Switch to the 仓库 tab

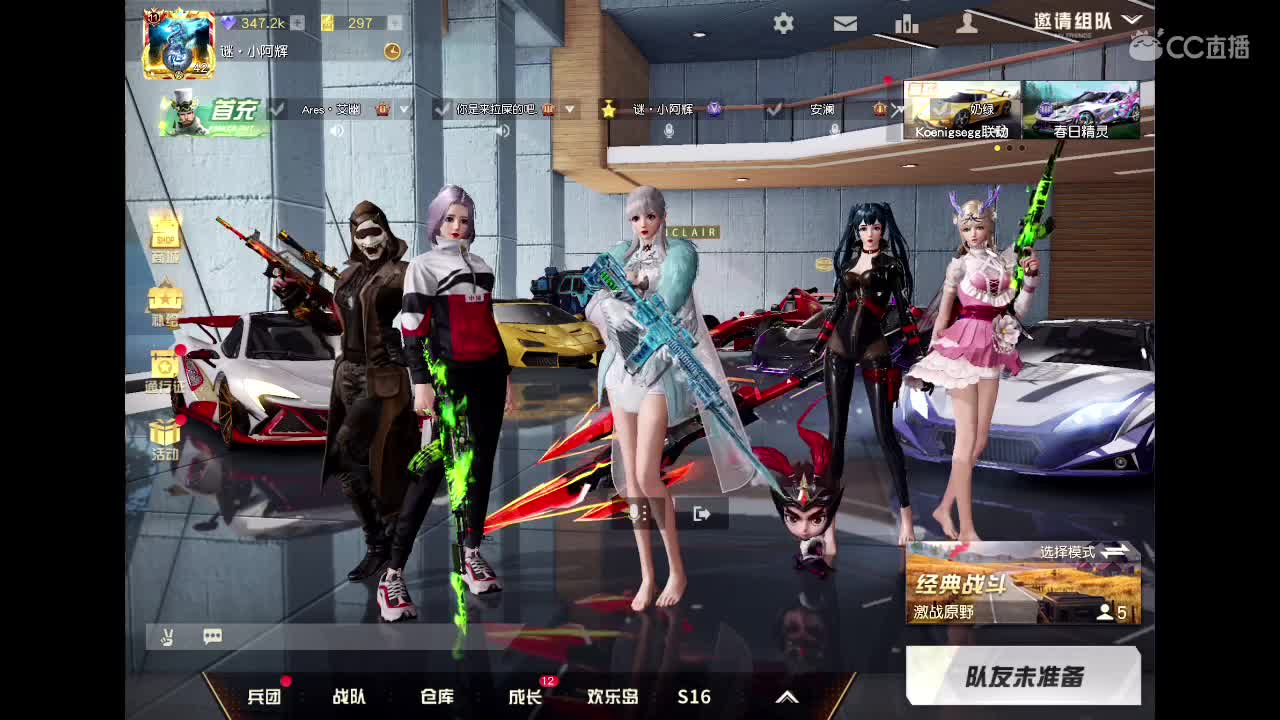(438, 697)
